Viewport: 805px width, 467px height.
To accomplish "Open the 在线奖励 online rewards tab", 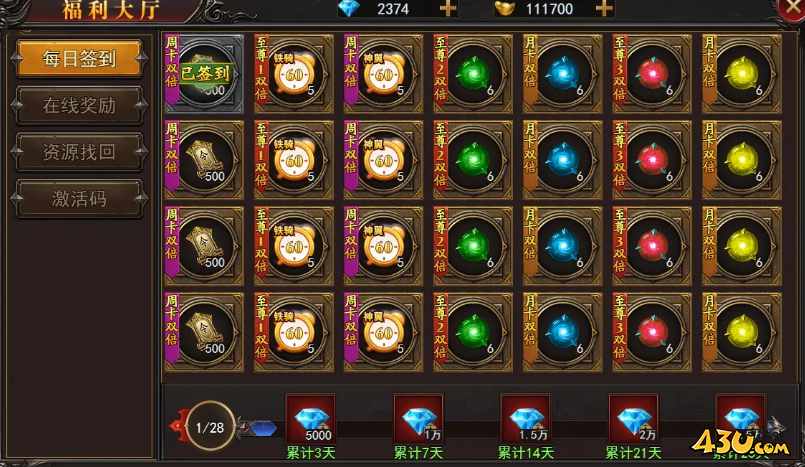I will [x=80, y=106].
